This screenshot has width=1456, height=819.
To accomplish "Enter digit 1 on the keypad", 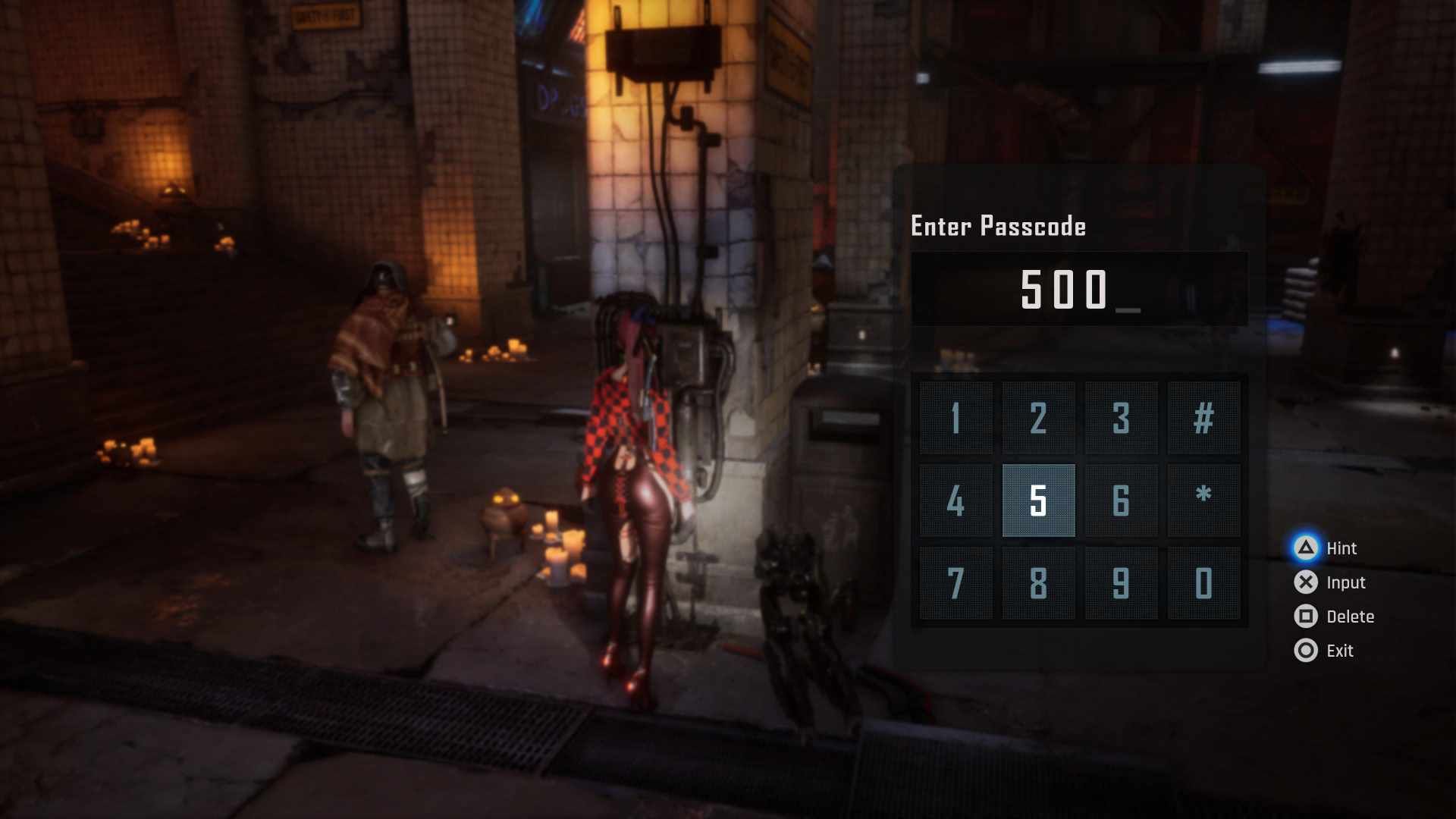I will (x=955, y=418).
